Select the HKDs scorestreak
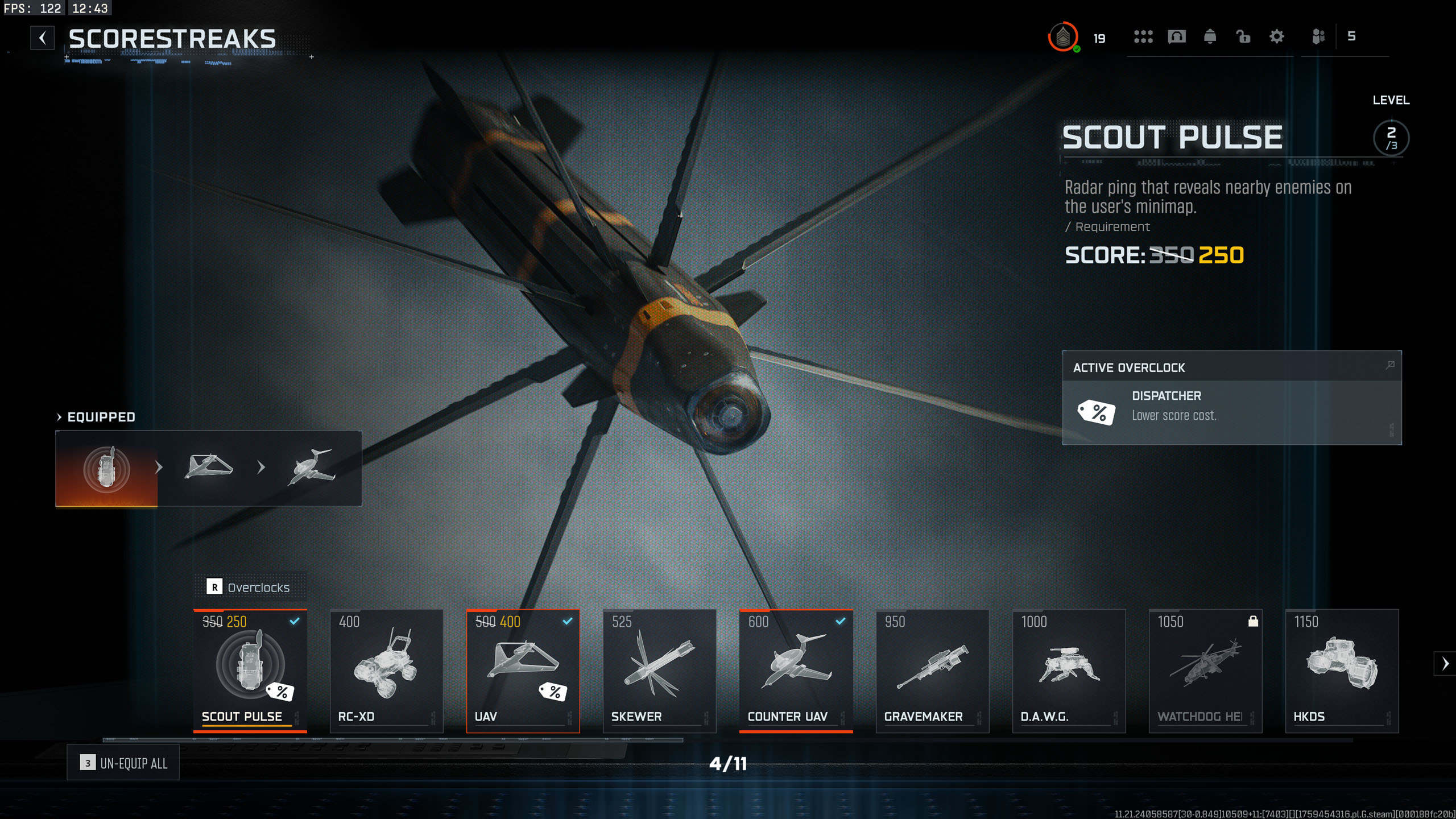This screenshot has width=1456, height=819. coord(1342,670)
